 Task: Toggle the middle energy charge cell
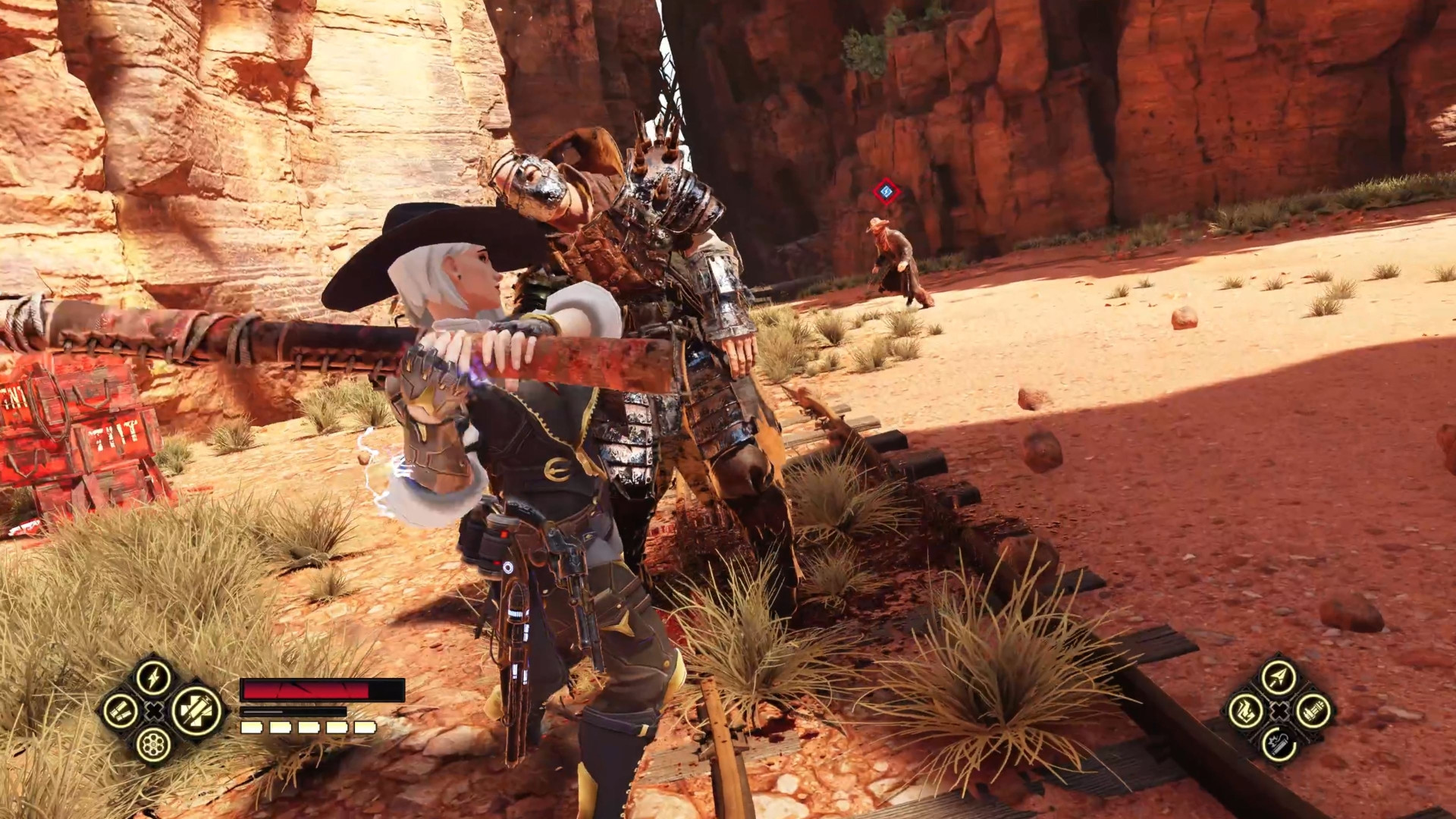point(308,728)
